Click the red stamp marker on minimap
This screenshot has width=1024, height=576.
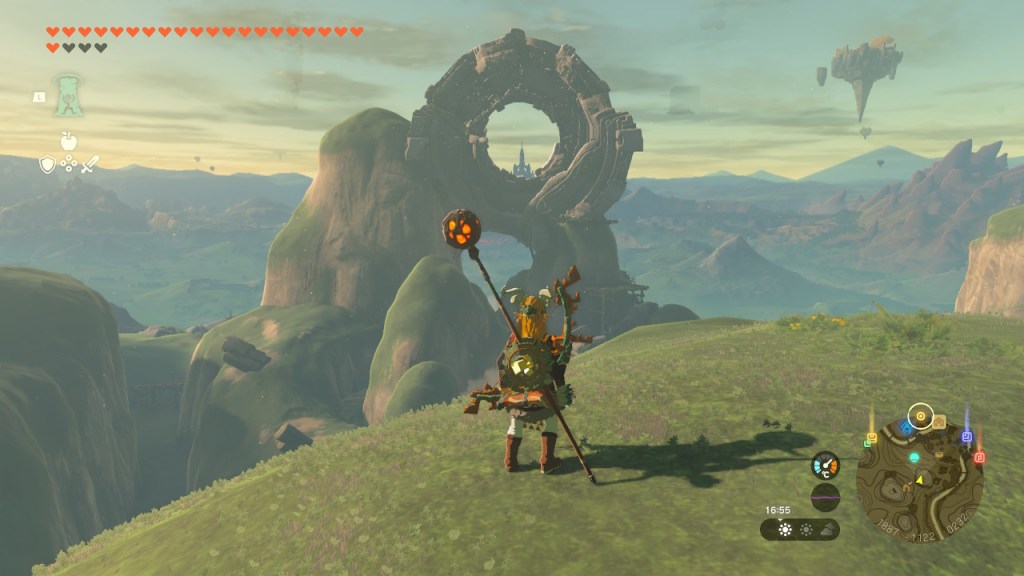(979, 457)
